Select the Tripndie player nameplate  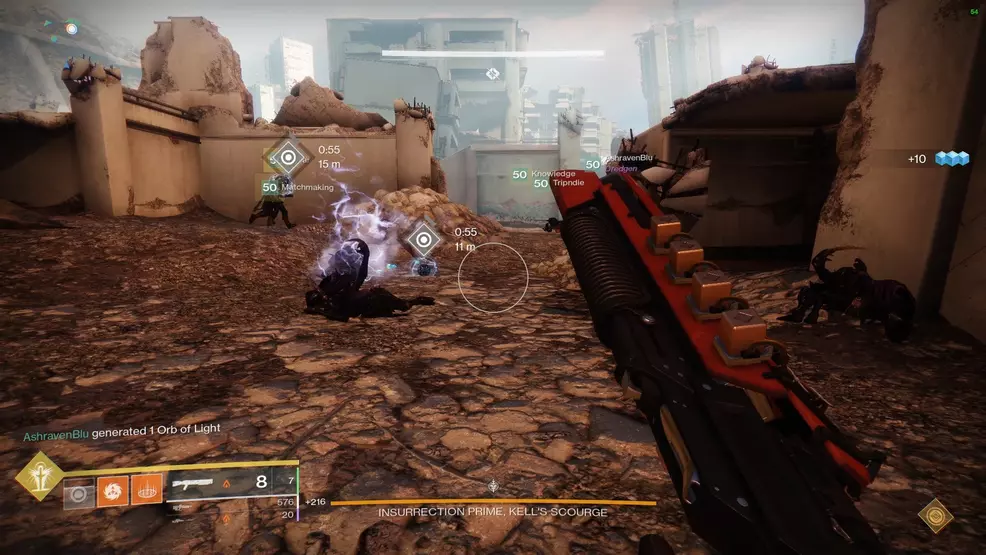coord(562,184)
